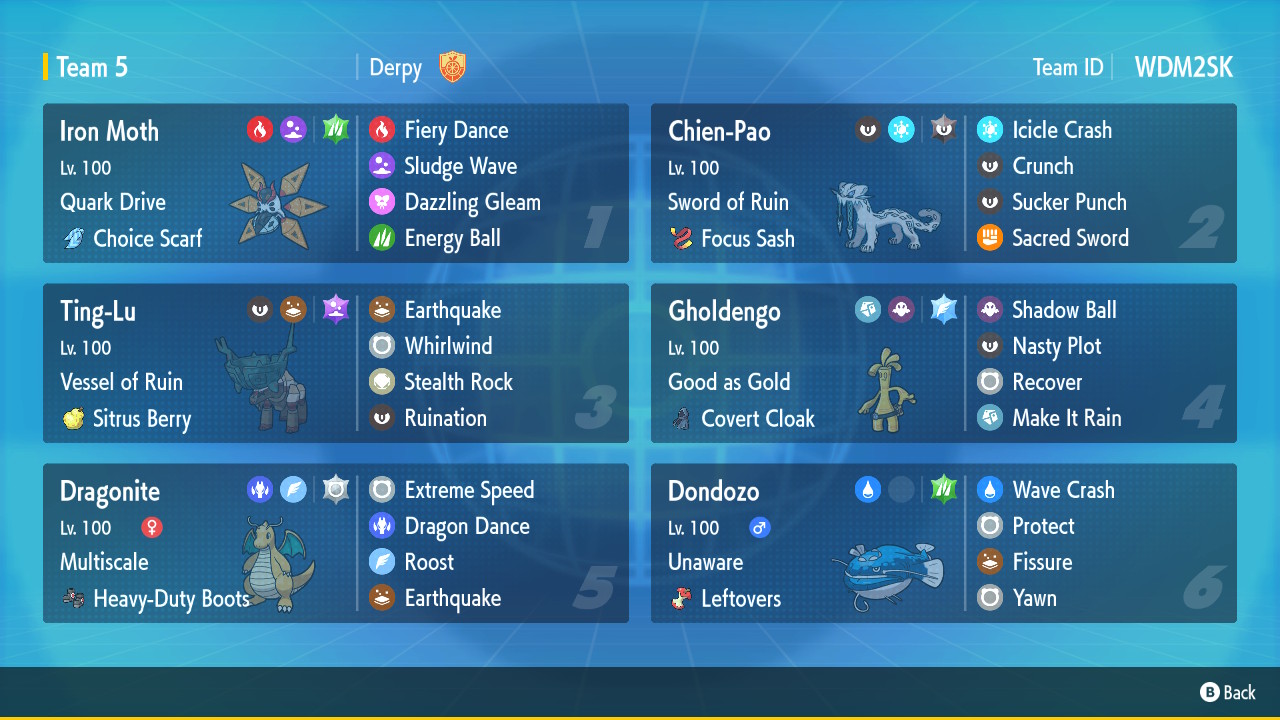Choose the Ting-Lu team card
Screen dimensions: 1280x720
335,363
